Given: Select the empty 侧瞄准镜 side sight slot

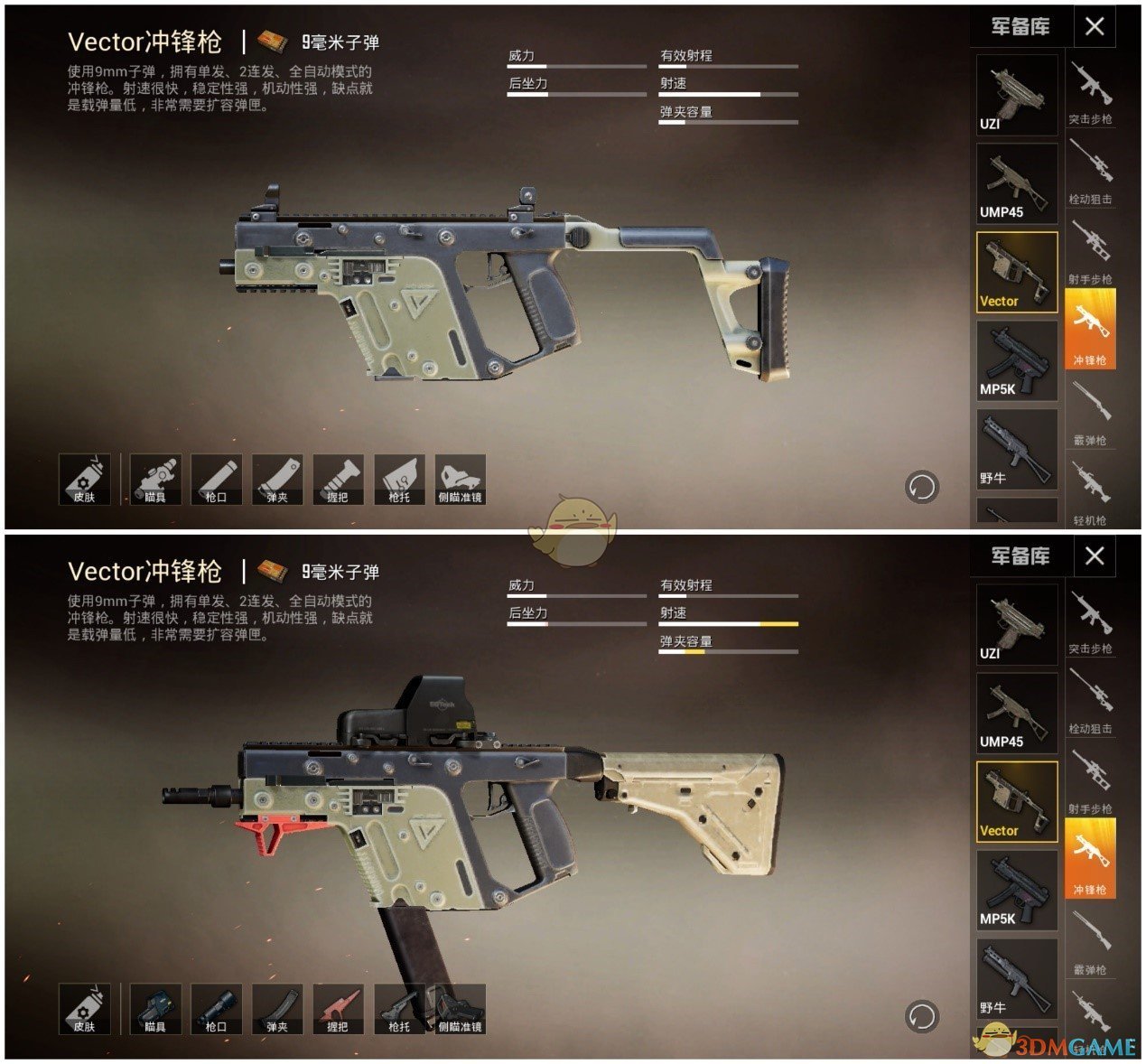Looking at the screenshot, I should (460, 479).
